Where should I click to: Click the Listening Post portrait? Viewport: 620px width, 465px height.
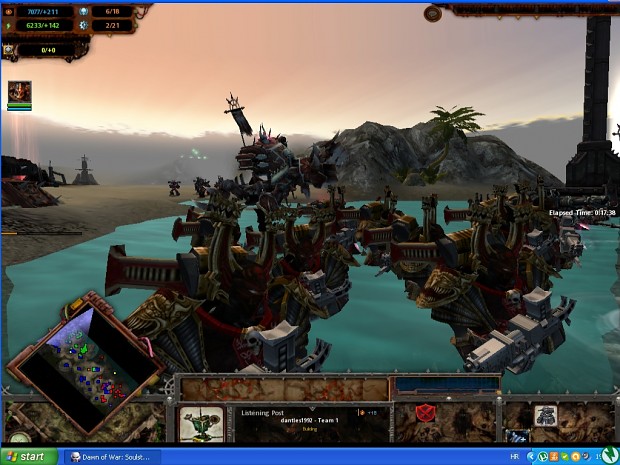click(x=201, y=420)
